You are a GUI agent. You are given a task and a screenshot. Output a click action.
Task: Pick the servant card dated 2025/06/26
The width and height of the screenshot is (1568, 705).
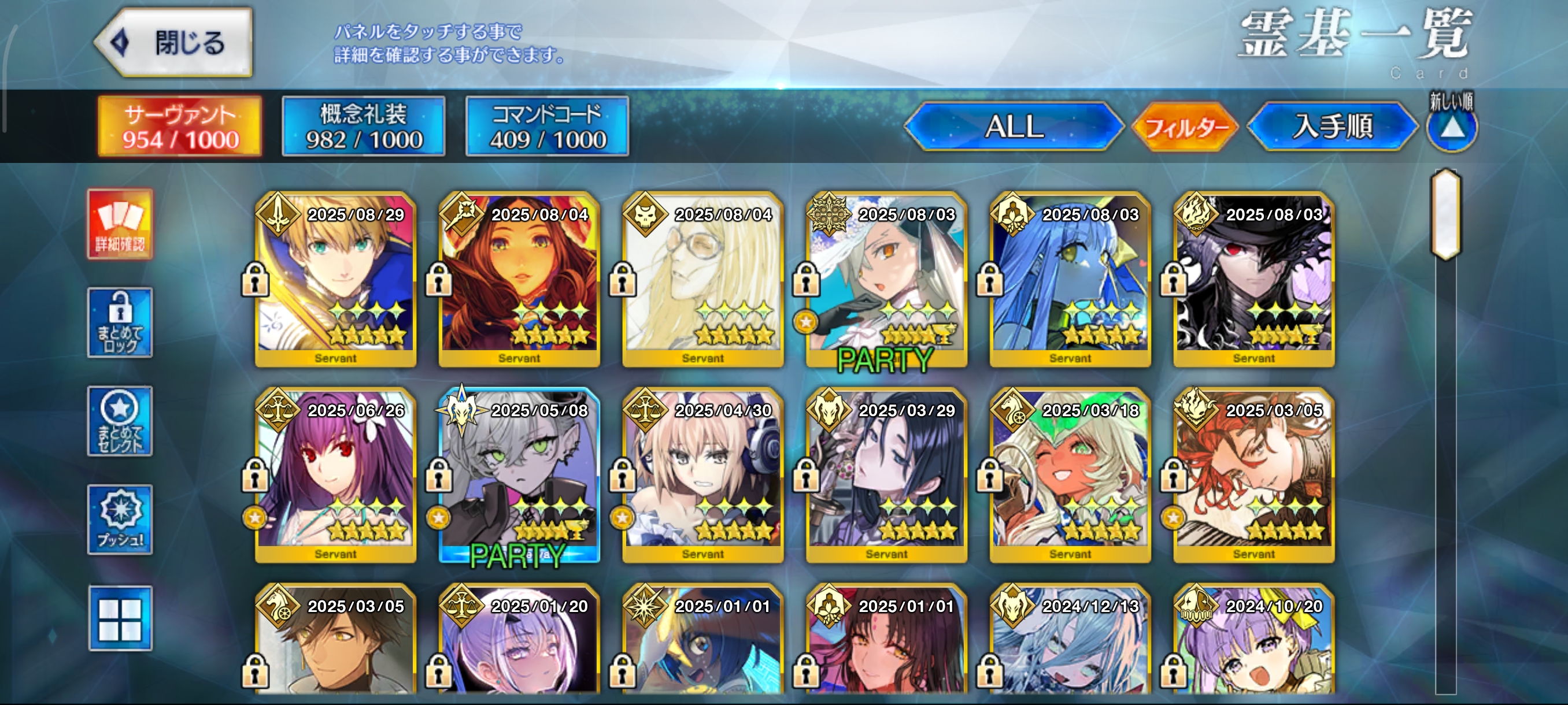point(336,476)
